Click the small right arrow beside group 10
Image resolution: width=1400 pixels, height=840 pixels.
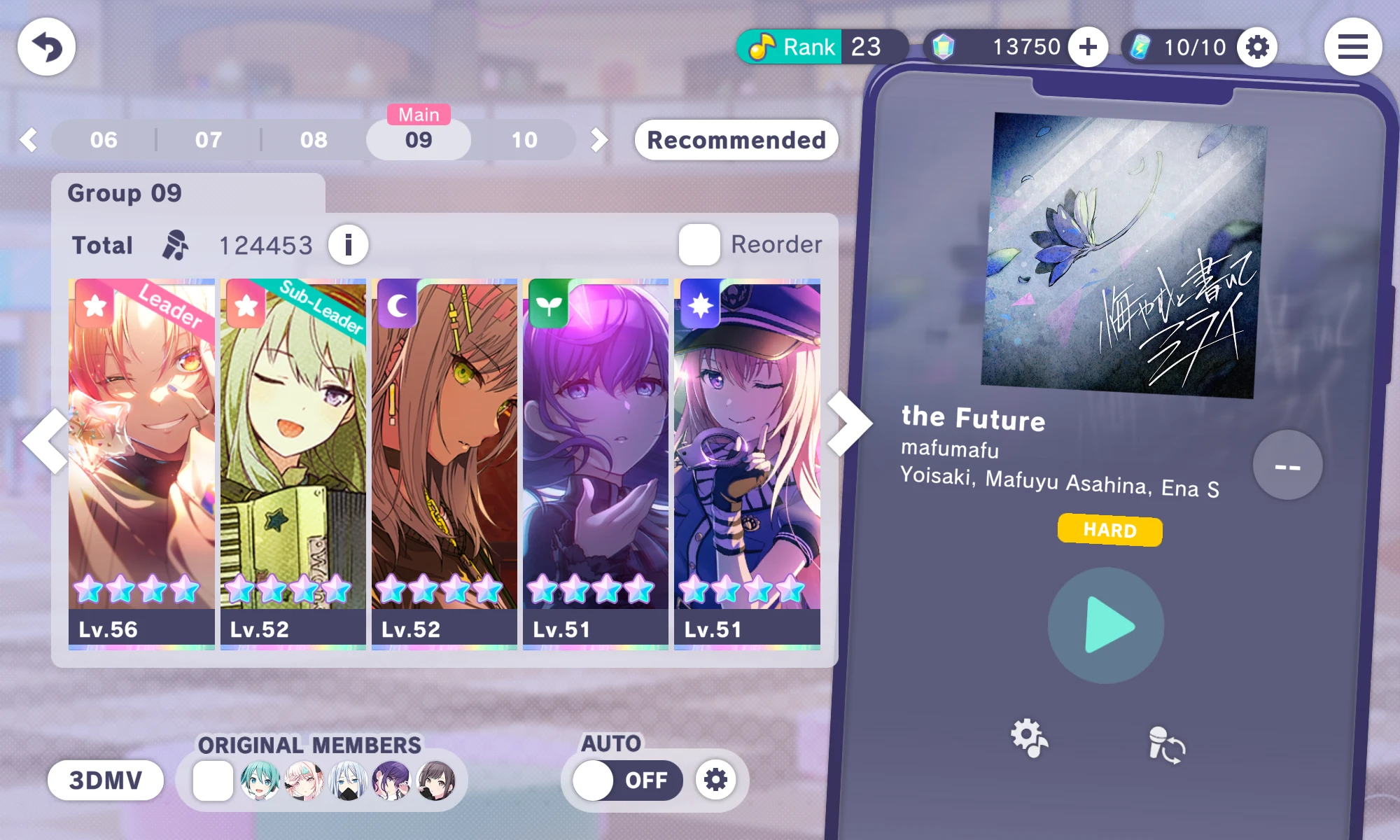pos(598,139)
